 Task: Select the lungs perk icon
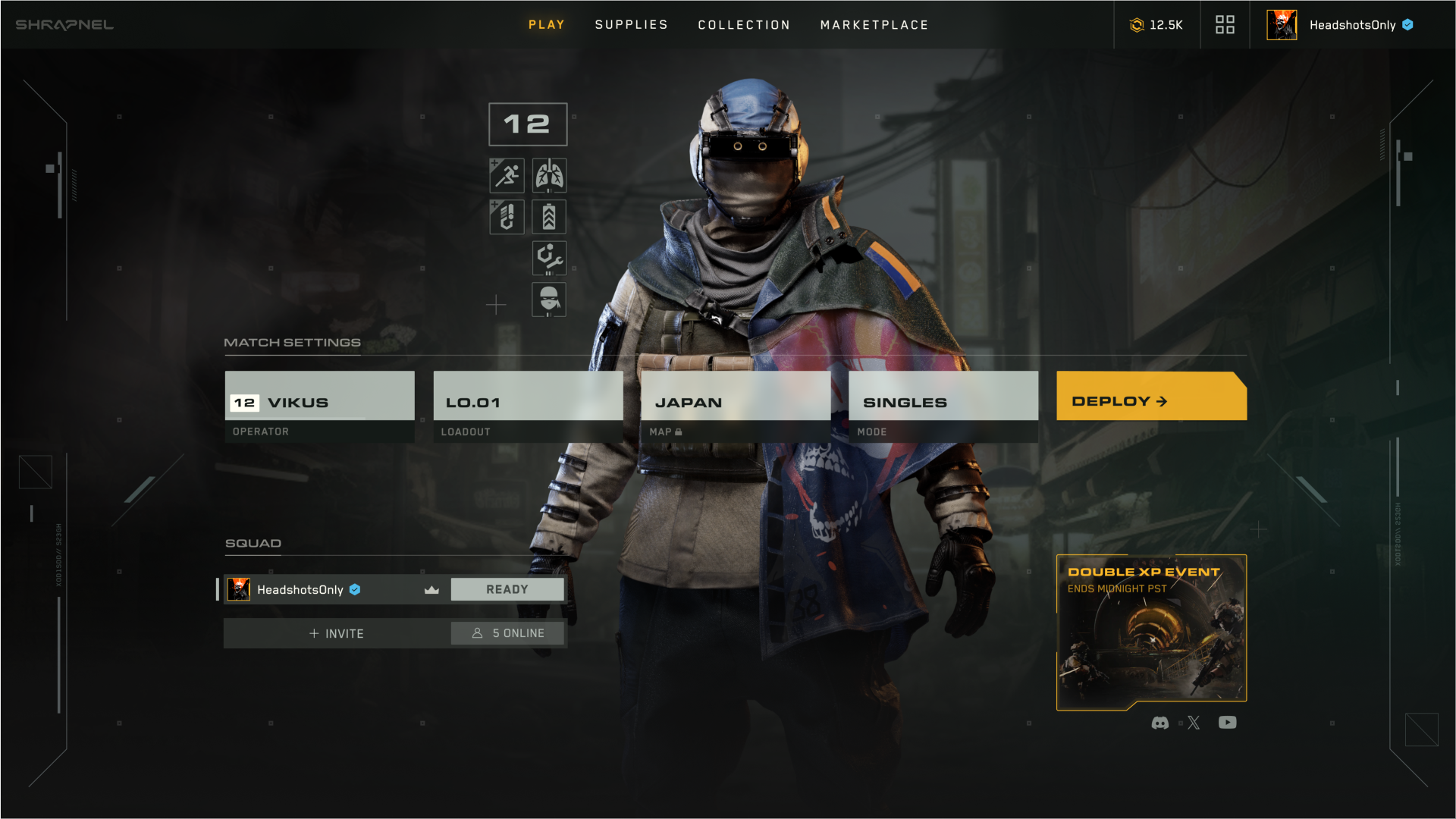549,175
